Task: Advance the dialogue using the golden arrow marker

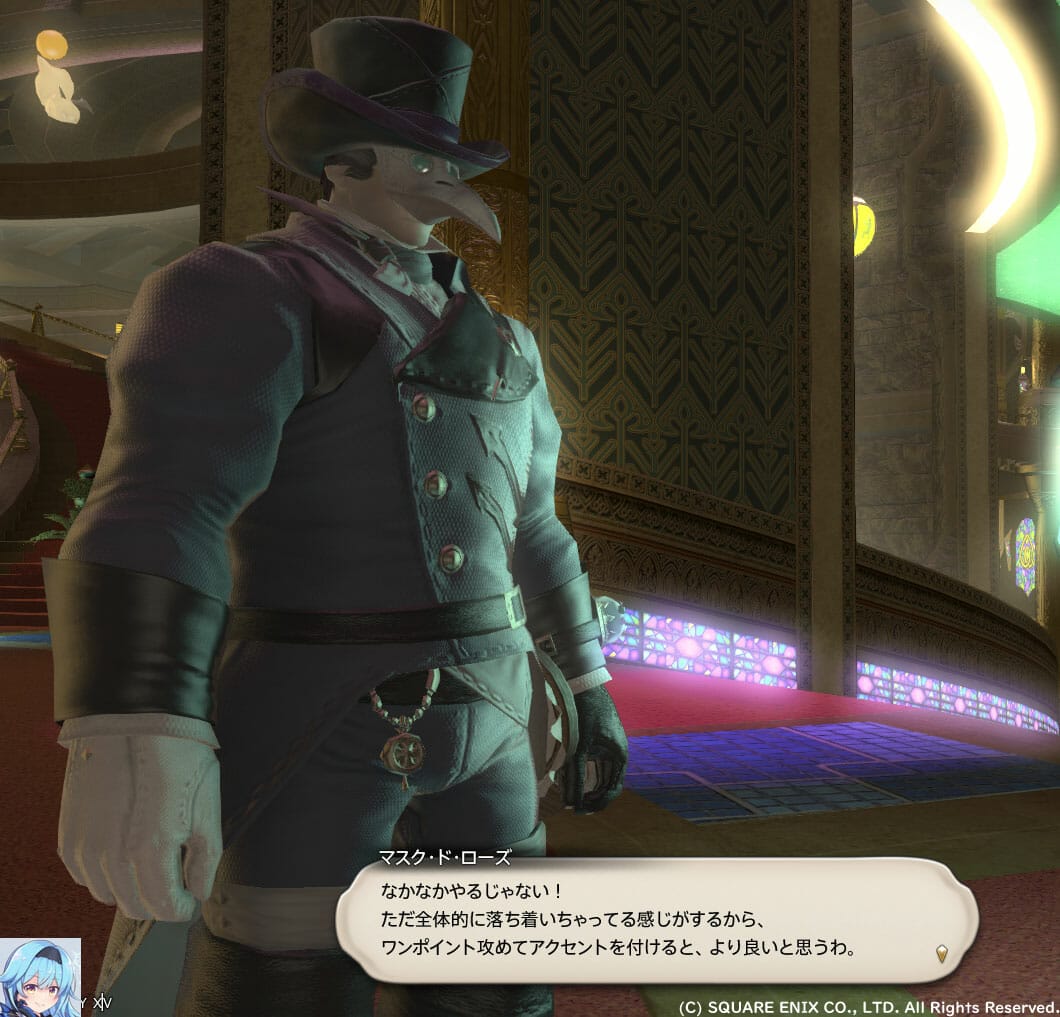Action: pyautogui.click(x=941, y=953)
